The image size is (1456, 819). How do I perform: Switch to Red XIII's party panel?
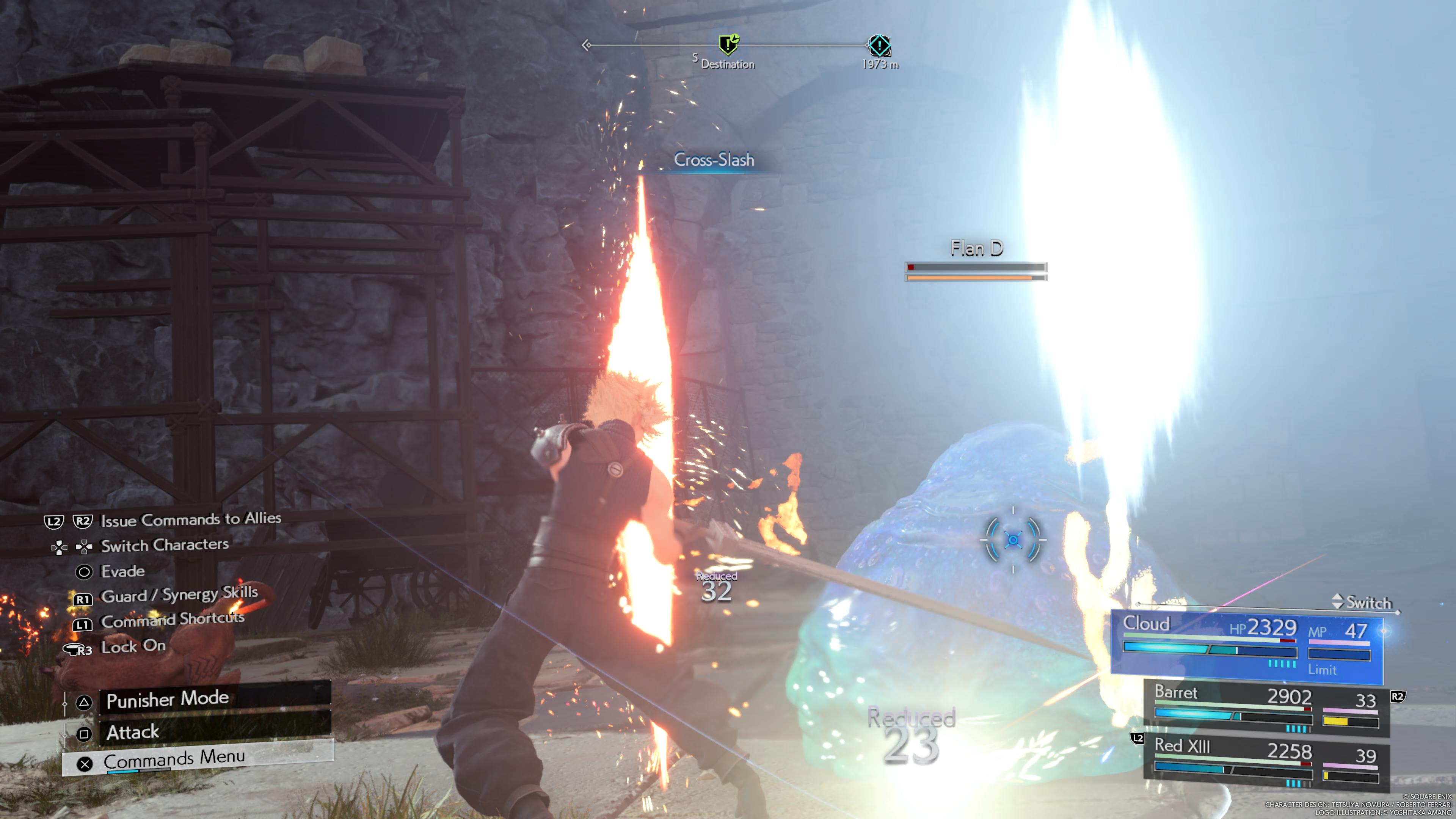click(x=1266, y=761)
